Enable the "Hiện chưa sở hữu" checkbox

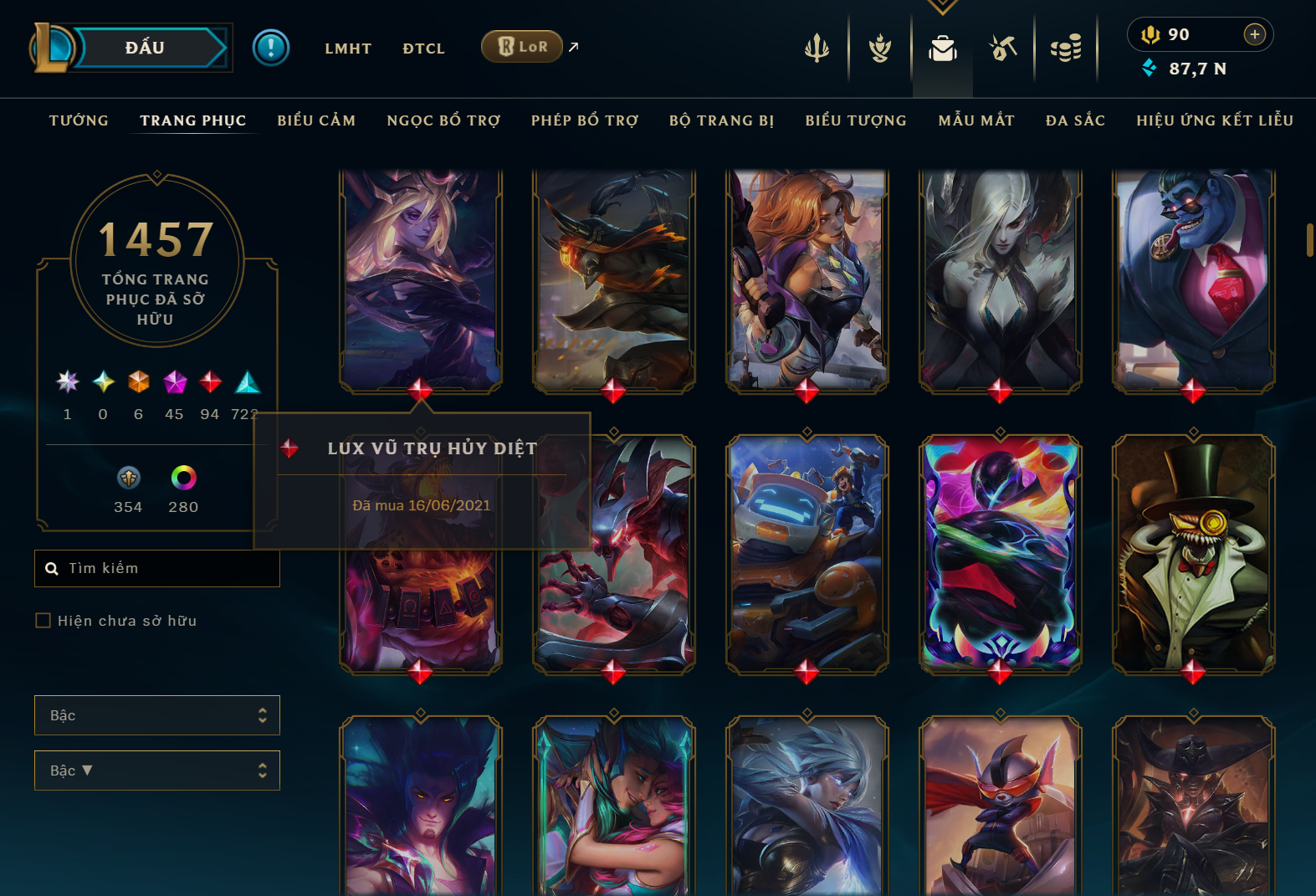click(42, 620)
